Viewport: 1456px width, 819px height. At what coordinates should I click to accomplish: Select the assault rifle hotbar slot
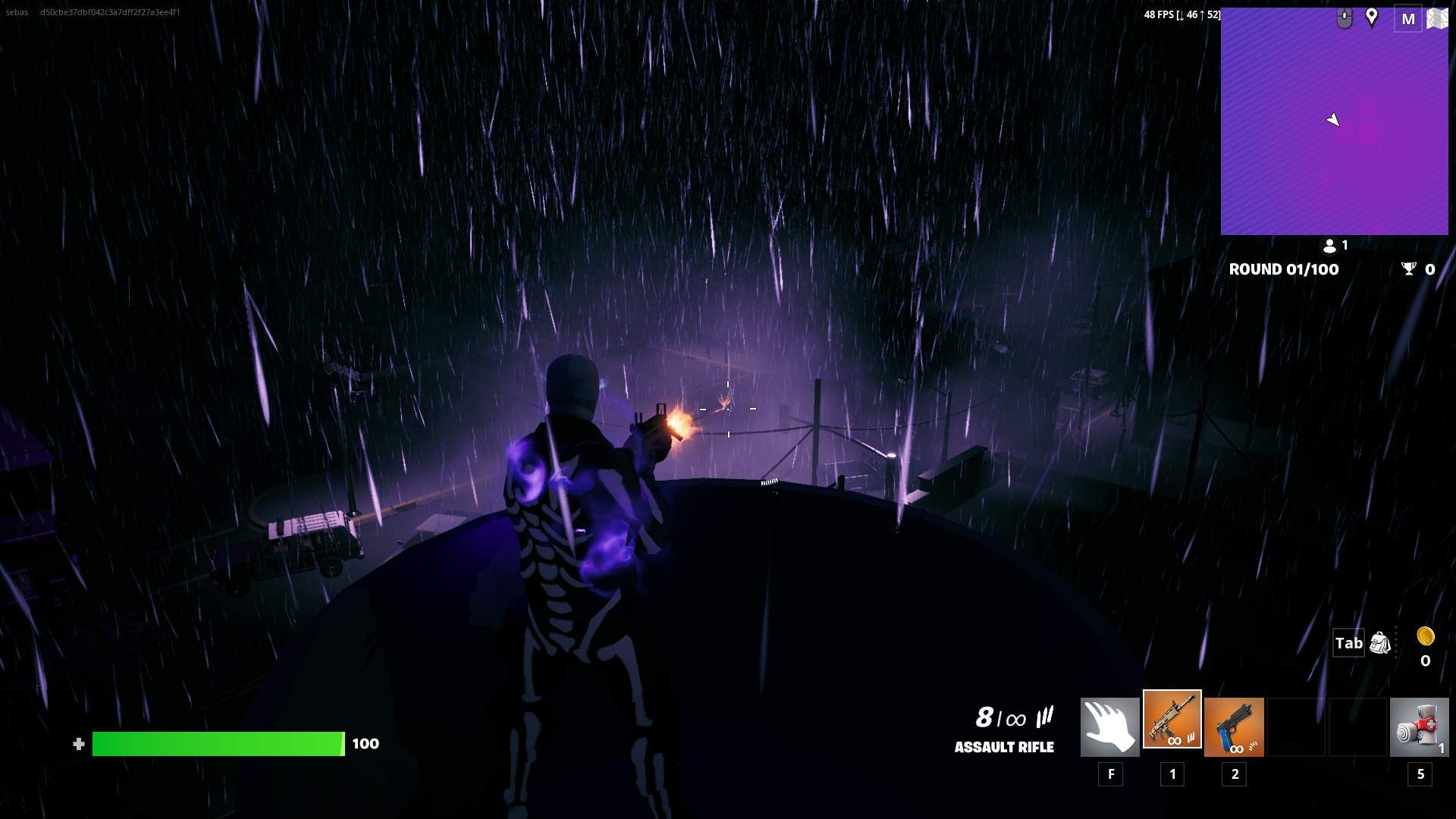click(x=1172, y=720)
